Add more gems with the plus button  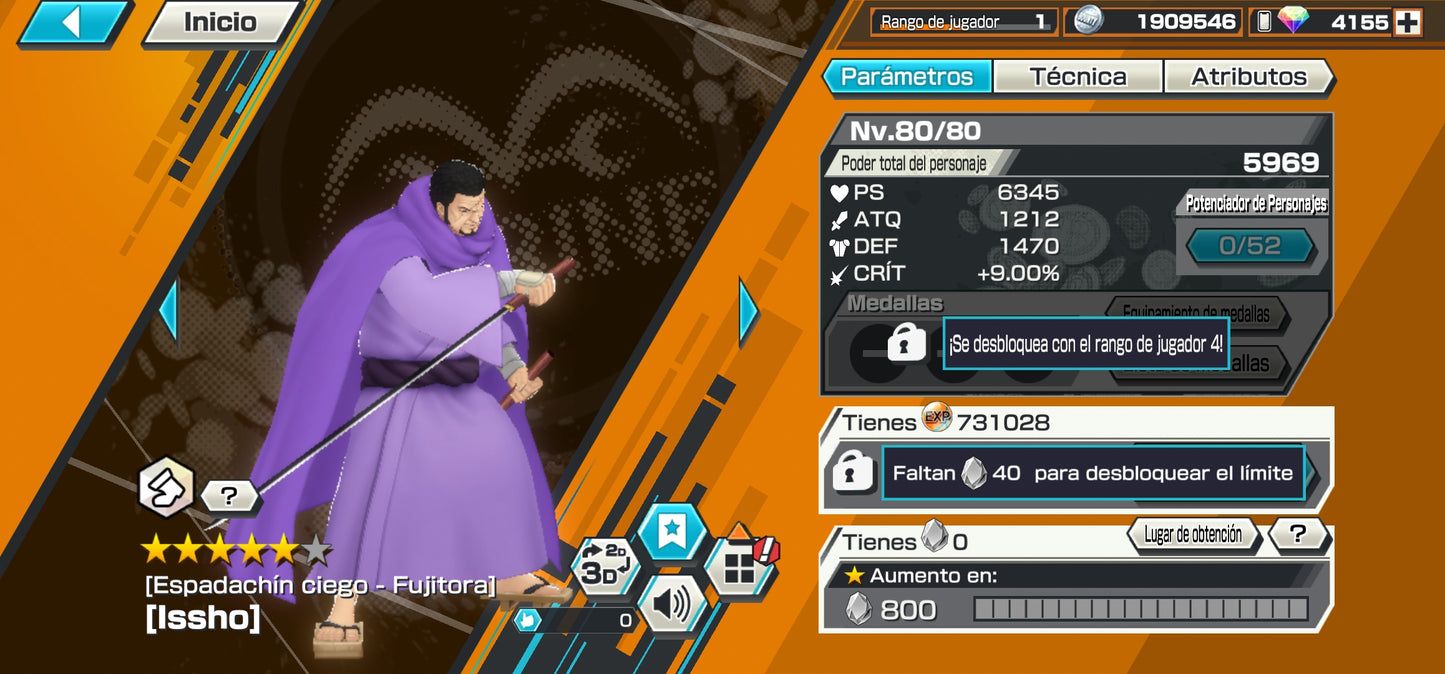point(1408,22)
